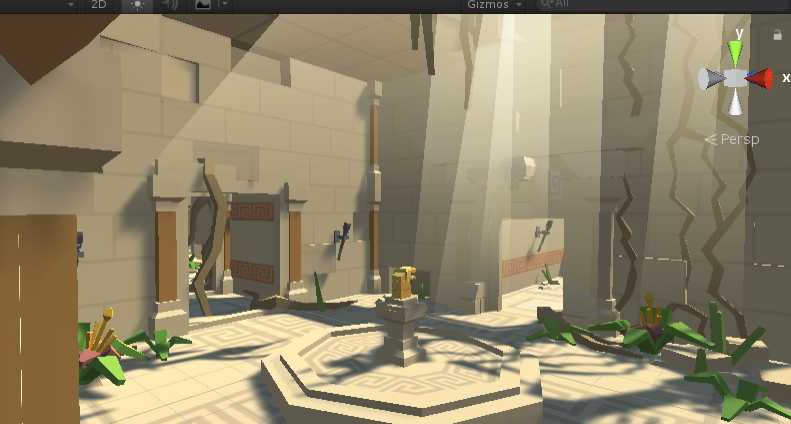Open the Gizmos dropdown menu

tap(494, 4)
